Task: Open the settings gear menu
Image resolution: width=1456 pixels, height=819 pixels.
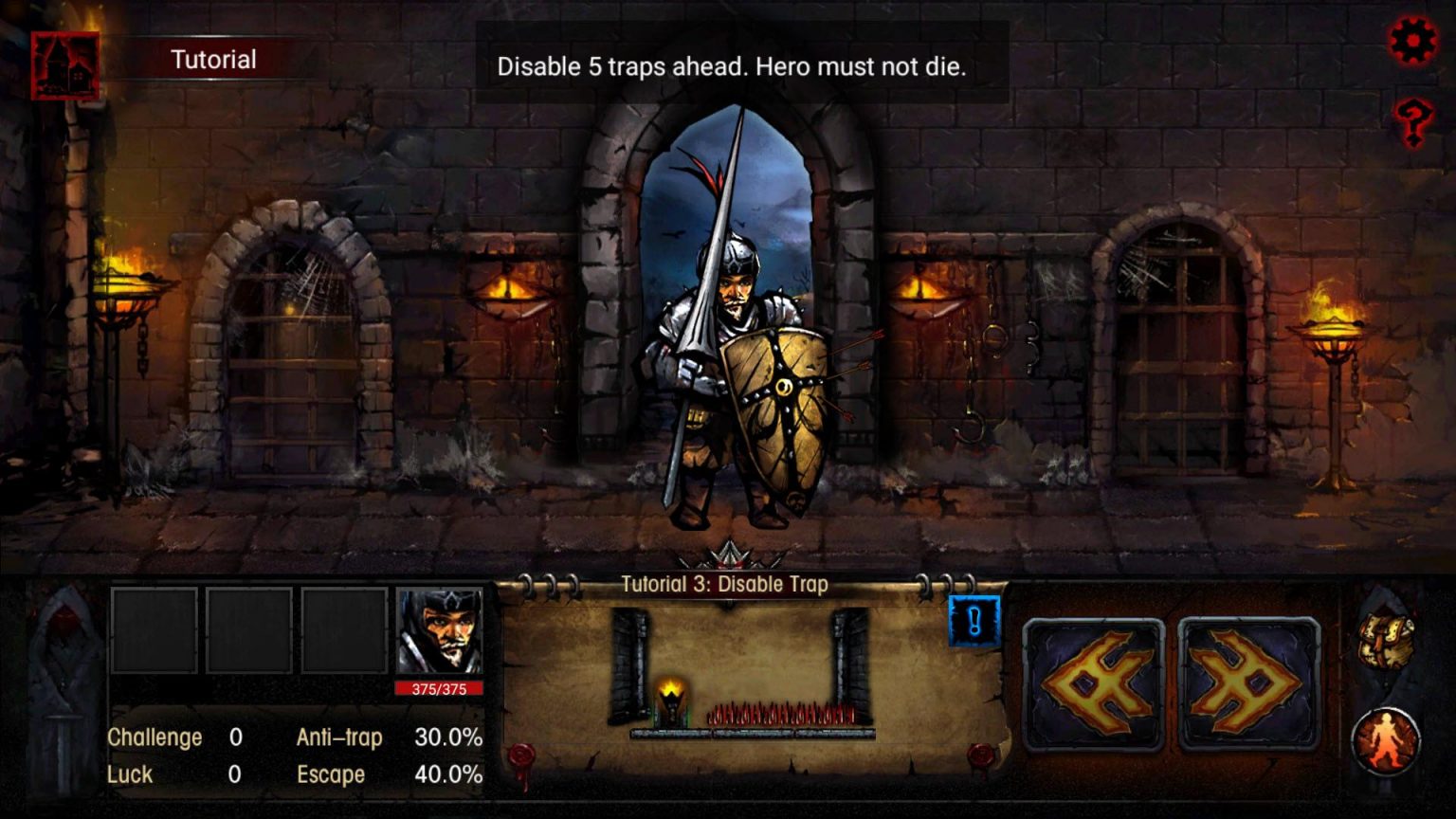Action: click(x=1412, y=40)
